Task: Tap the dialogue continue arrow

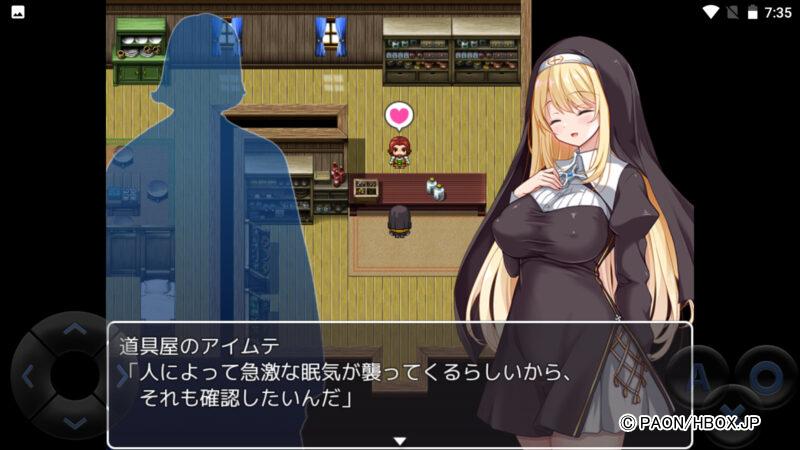Action: click(399, 440)
